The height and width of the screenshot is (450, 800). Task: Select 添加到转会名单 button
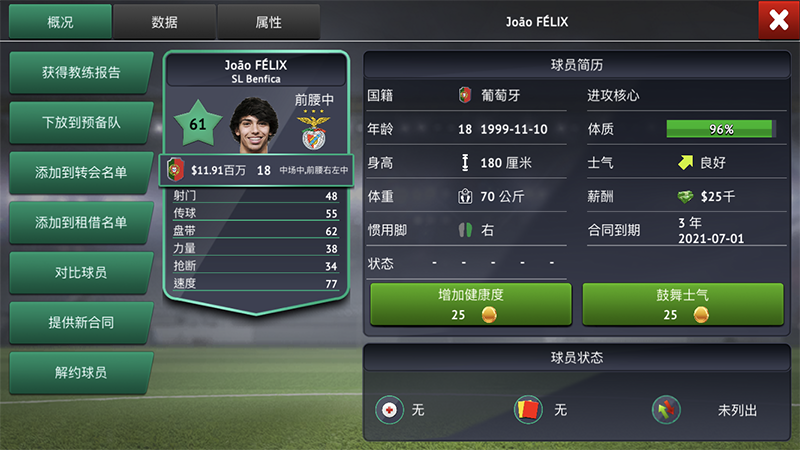point(81,173)
